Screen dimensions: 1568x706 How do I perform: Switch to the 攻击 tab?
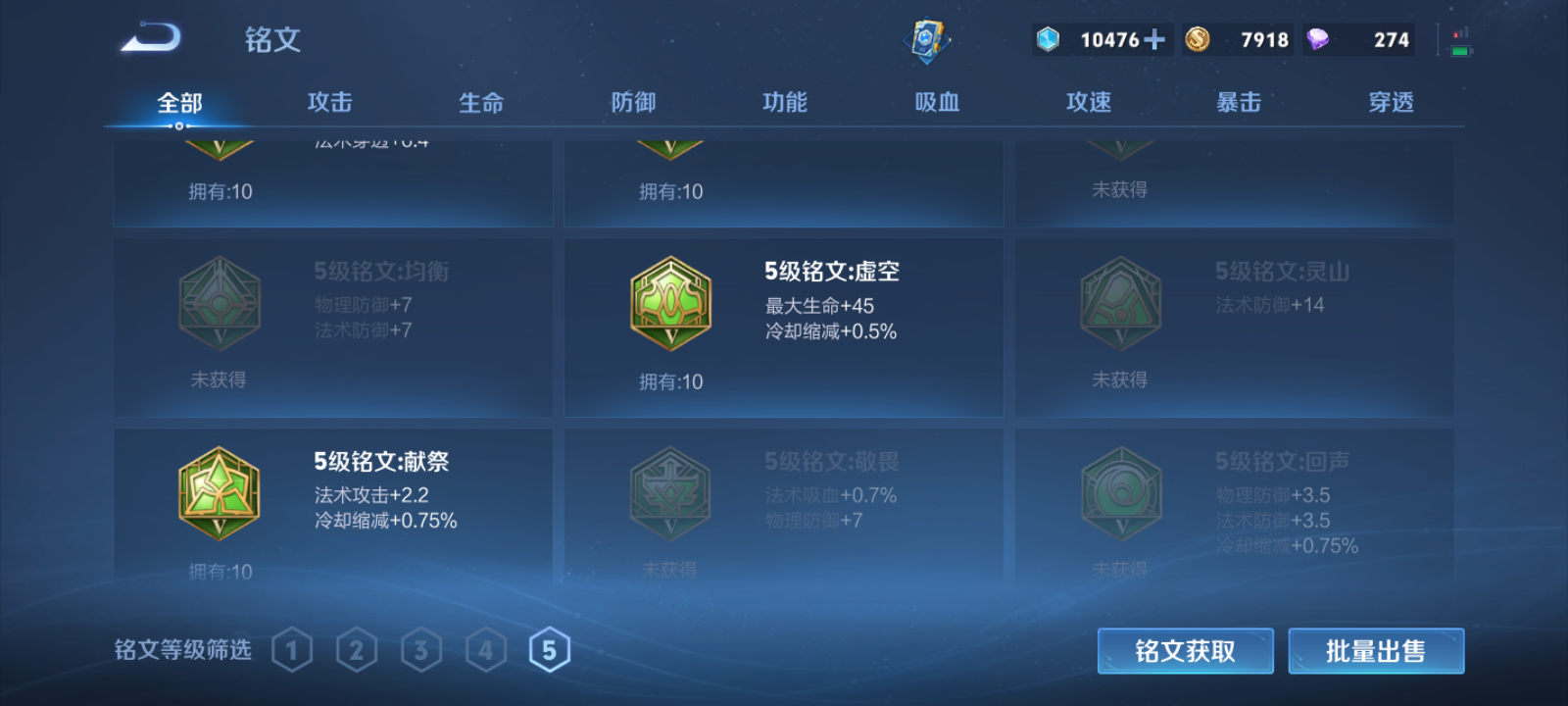329,101
